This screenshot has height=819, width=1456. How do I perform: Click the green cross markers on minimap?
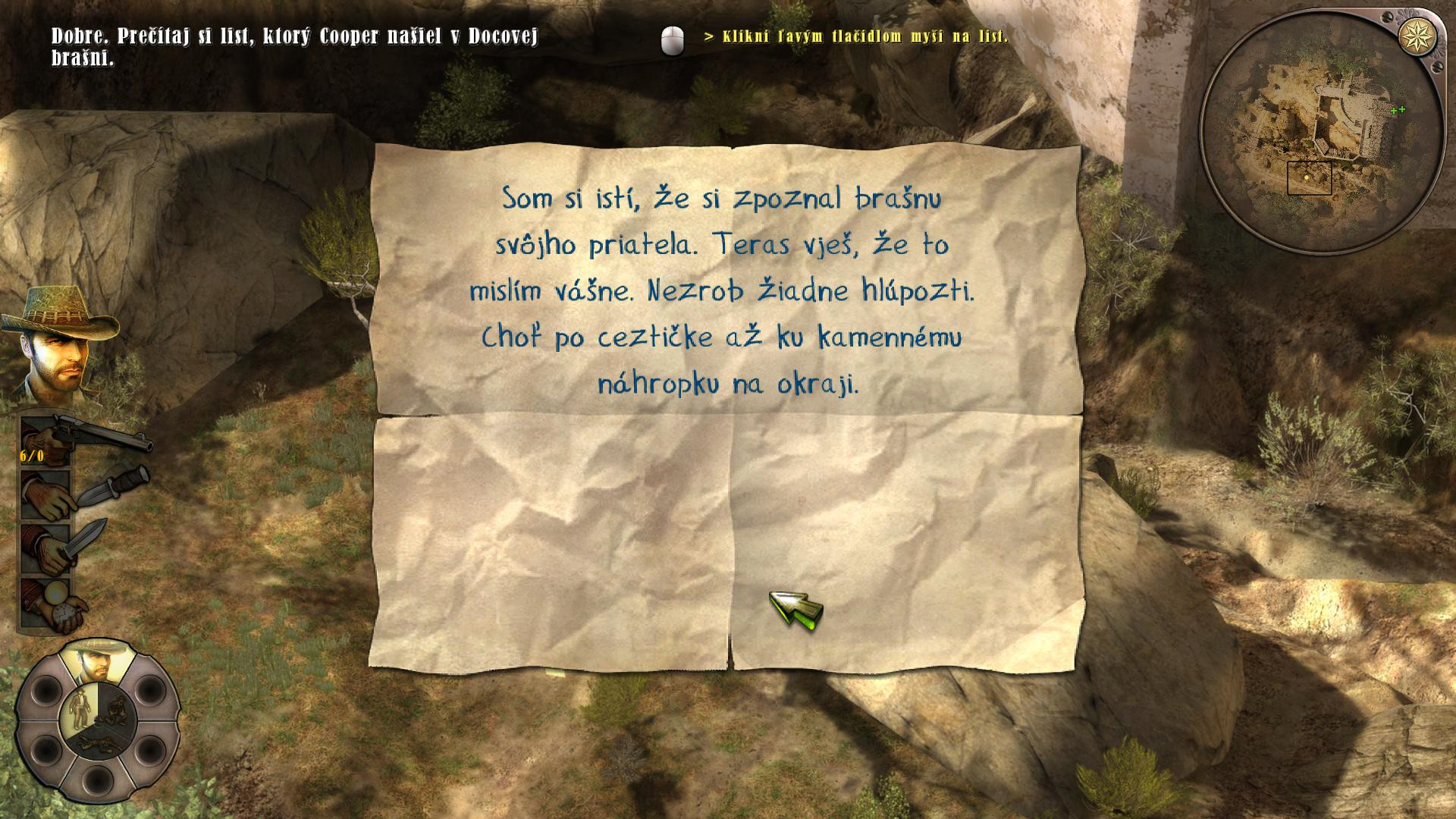coord(1398,110)
